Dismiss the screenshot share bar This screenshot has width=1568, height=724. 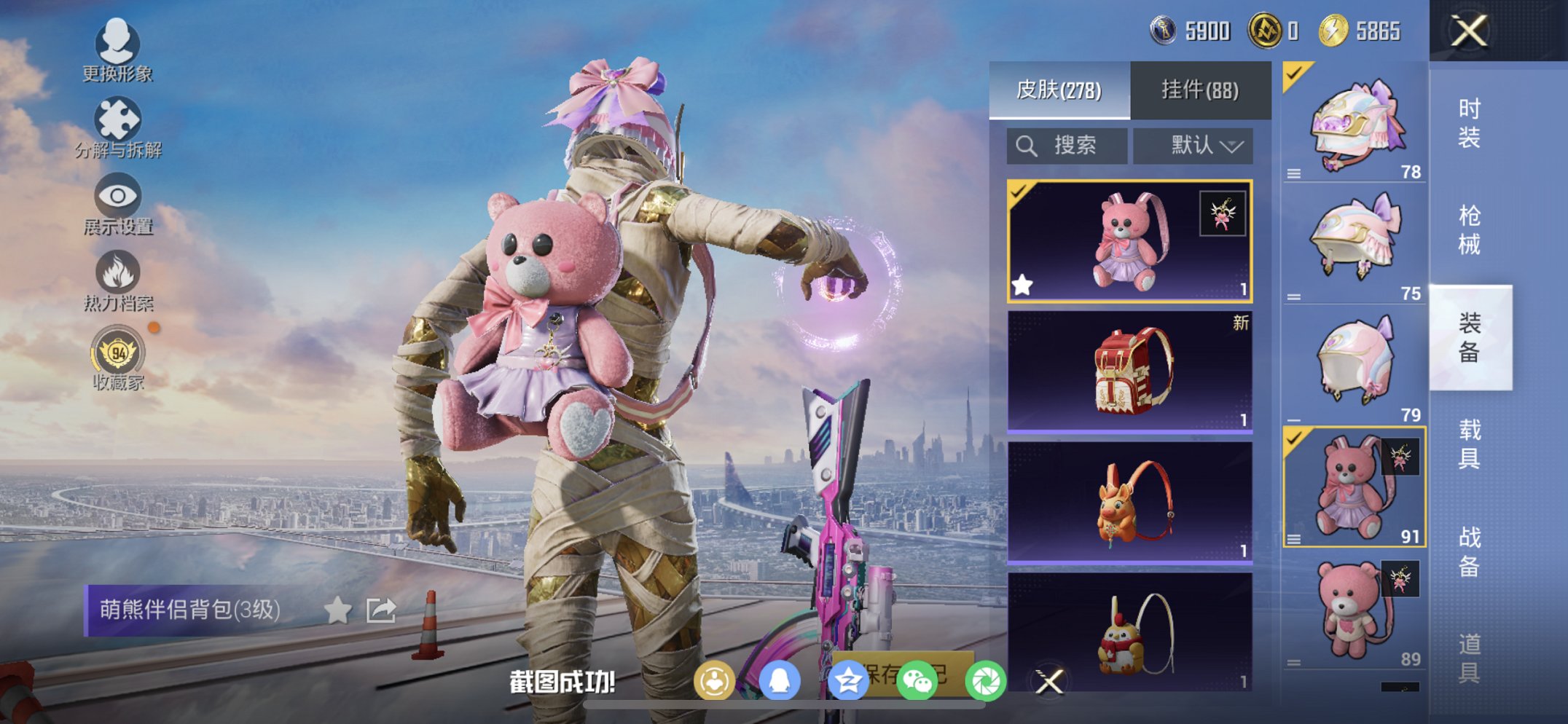(1049, 682)
